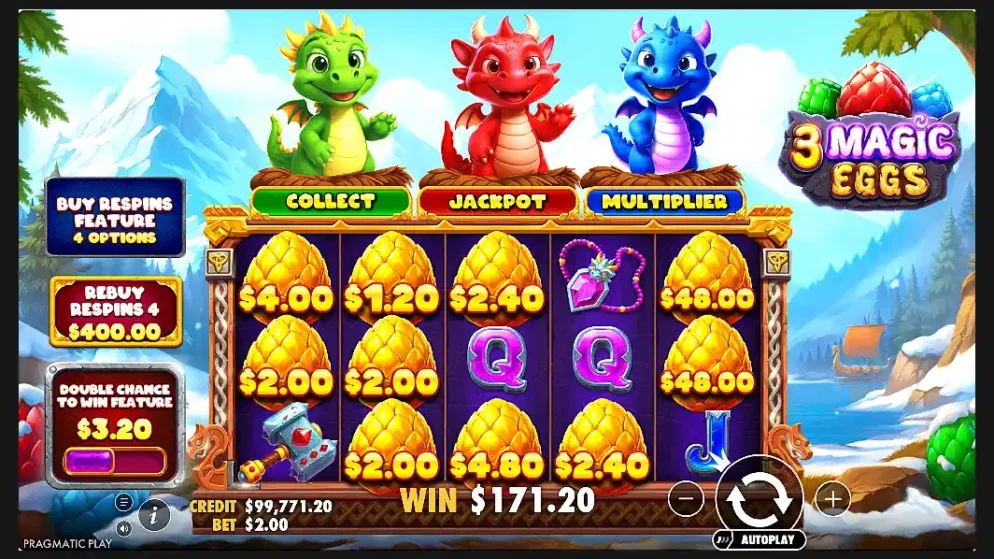Screen dimensions: 994x559
Task: Toggle the sound speaker icon
Action: click(x=124, y=527)
